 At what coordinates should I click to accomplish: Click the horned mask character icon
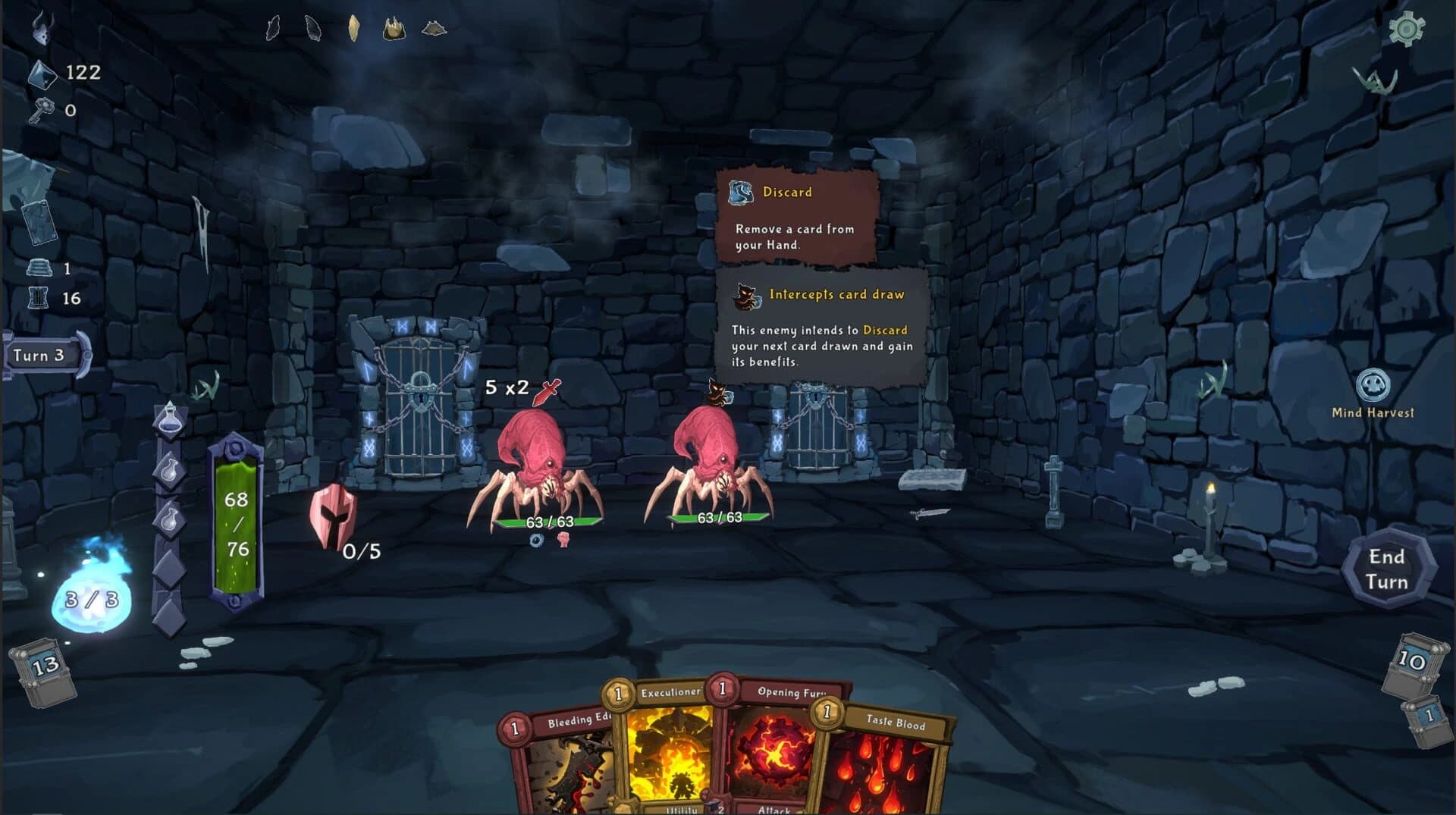[42, 32]
